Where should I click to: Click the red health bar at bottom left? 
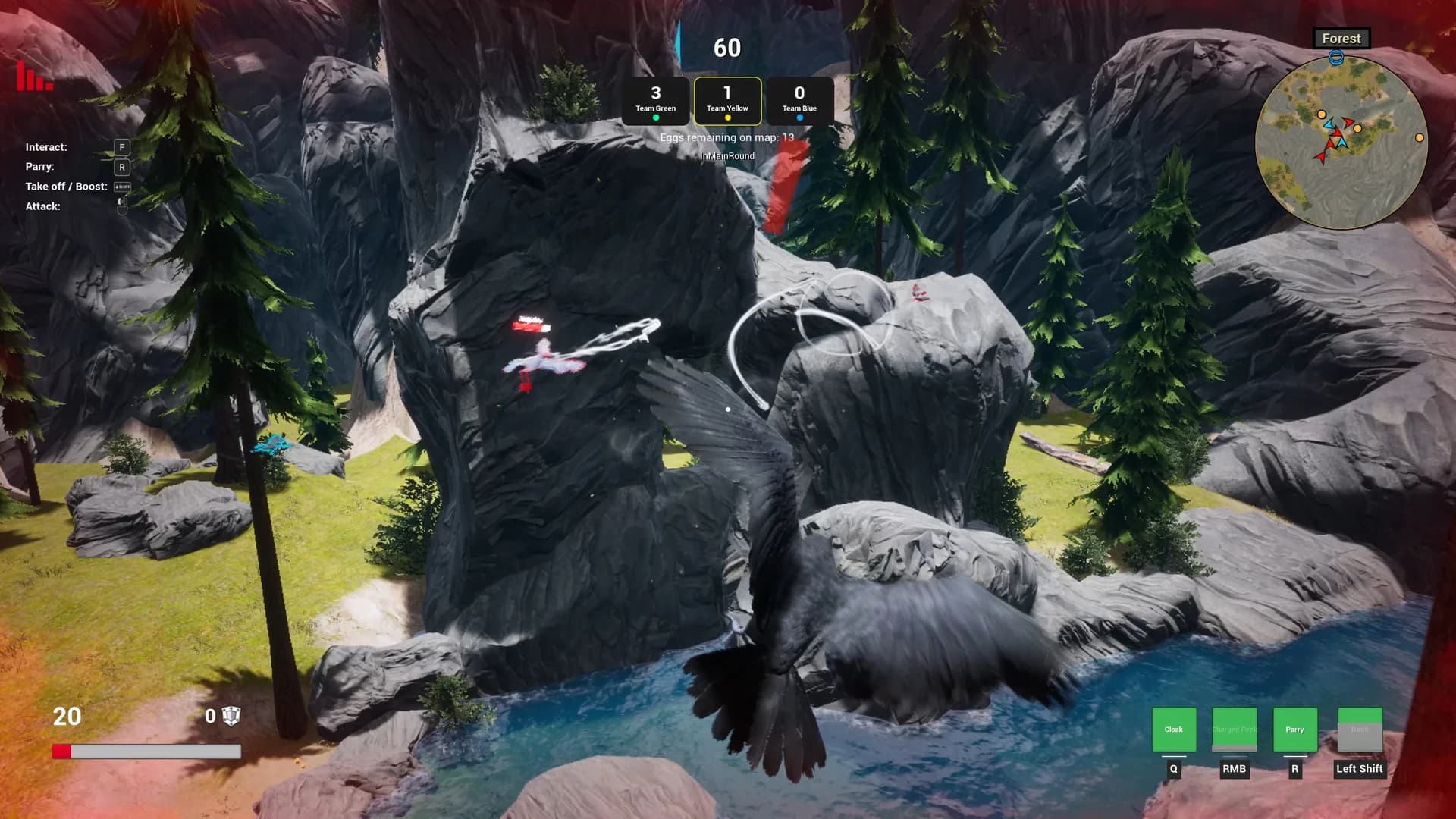[x=62, y=752]
